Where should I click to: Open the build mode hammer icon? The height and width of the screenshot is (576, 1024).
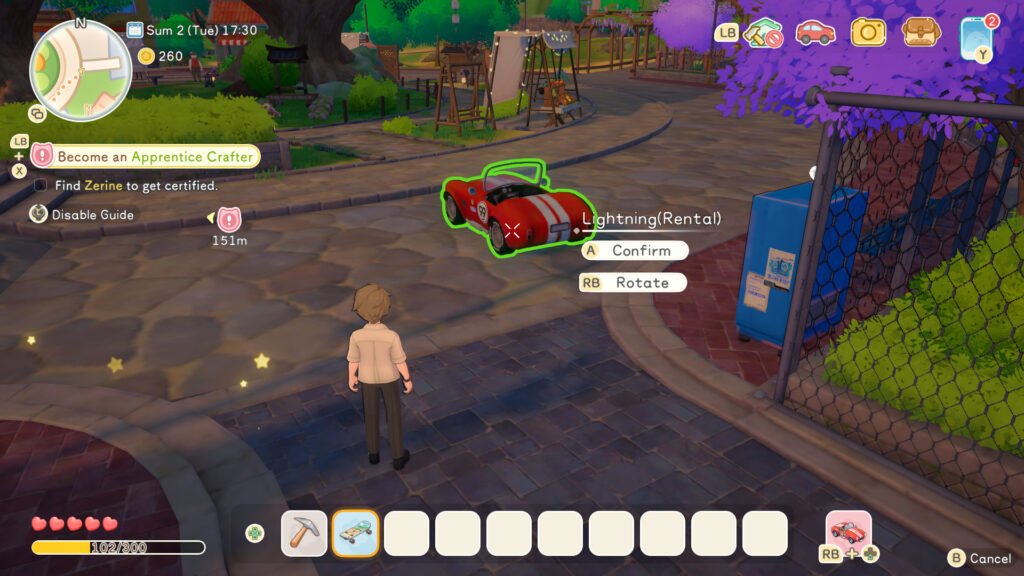[765, 33]
